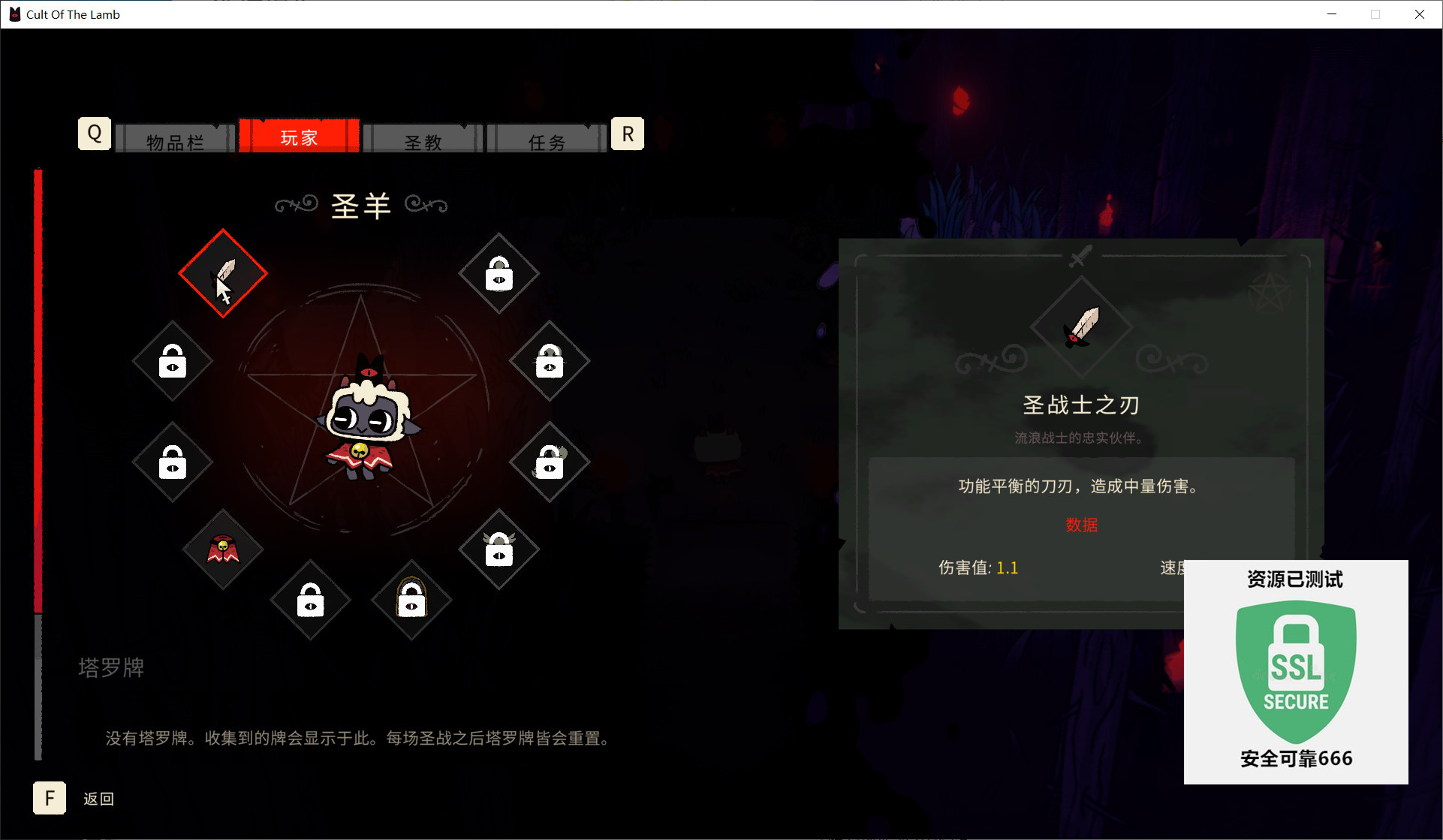The image size is (1443, 840).
Task: Click the horned padlock slot at top right
Action: click(499, 275)
